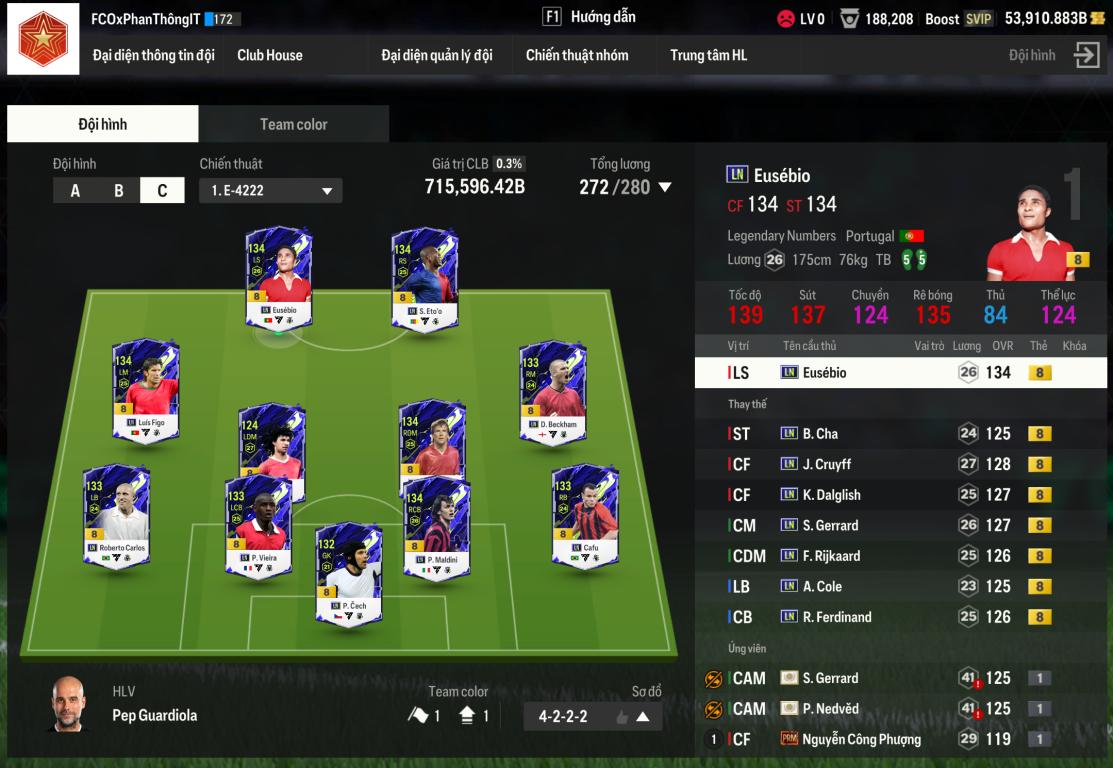Select squad B
Image resolution: width=1113 pixels, height=768 pixels.
[x=119, y=190]
